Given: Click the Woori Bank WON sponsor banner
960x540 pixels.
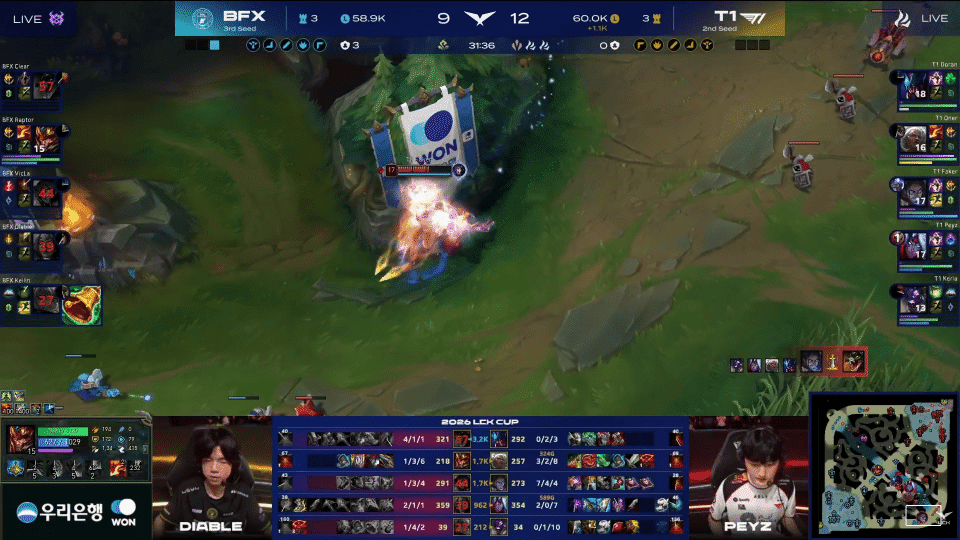Looking at the screenshot, I should point(76,514).
